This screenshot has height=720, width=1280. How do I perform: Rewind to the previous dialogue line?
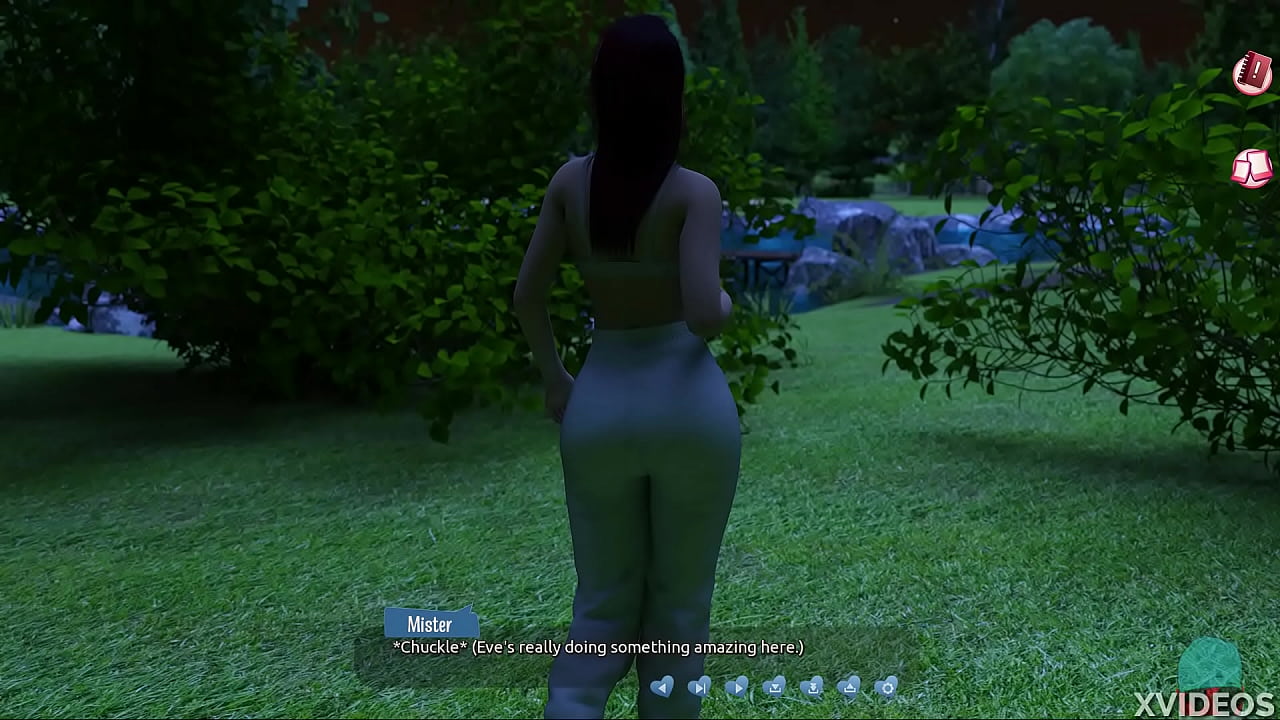click(661, 687)
